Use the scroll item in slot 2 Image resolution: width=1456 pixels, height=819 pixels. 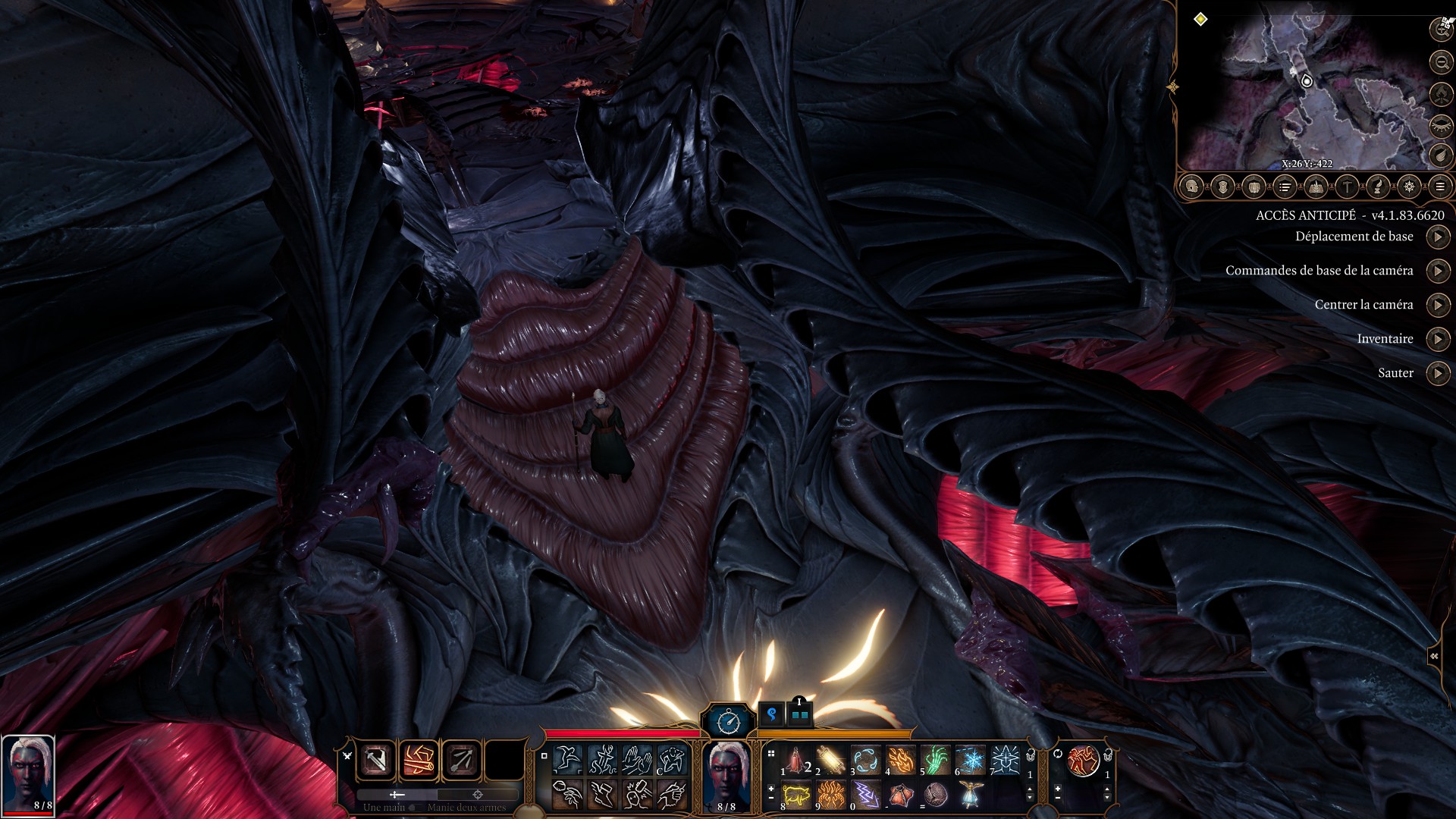[830, 760]
